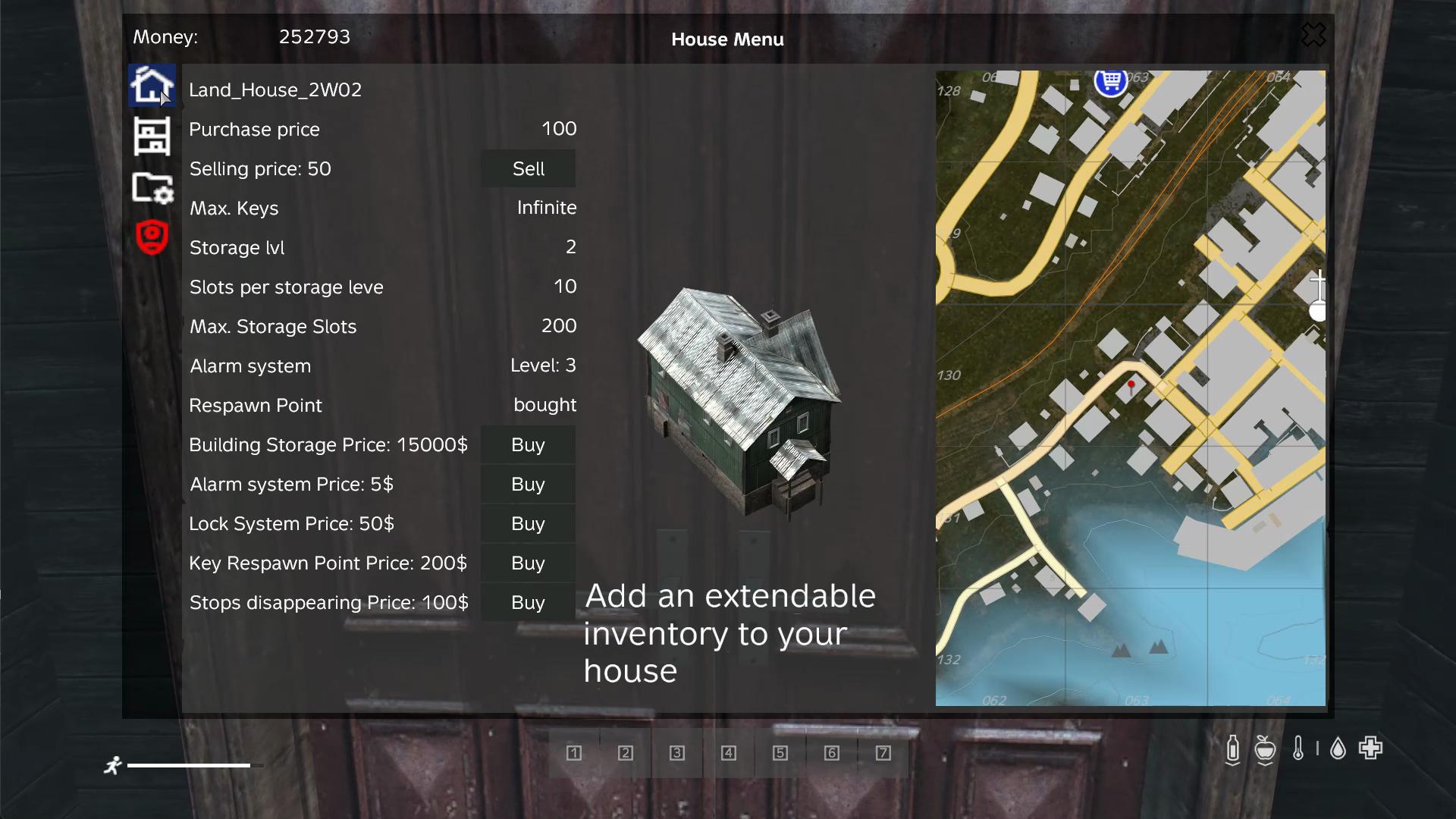Viewport: 1456px width, 819px height.
Task: Select the house overview tab icon
Action: coord(152,86)
